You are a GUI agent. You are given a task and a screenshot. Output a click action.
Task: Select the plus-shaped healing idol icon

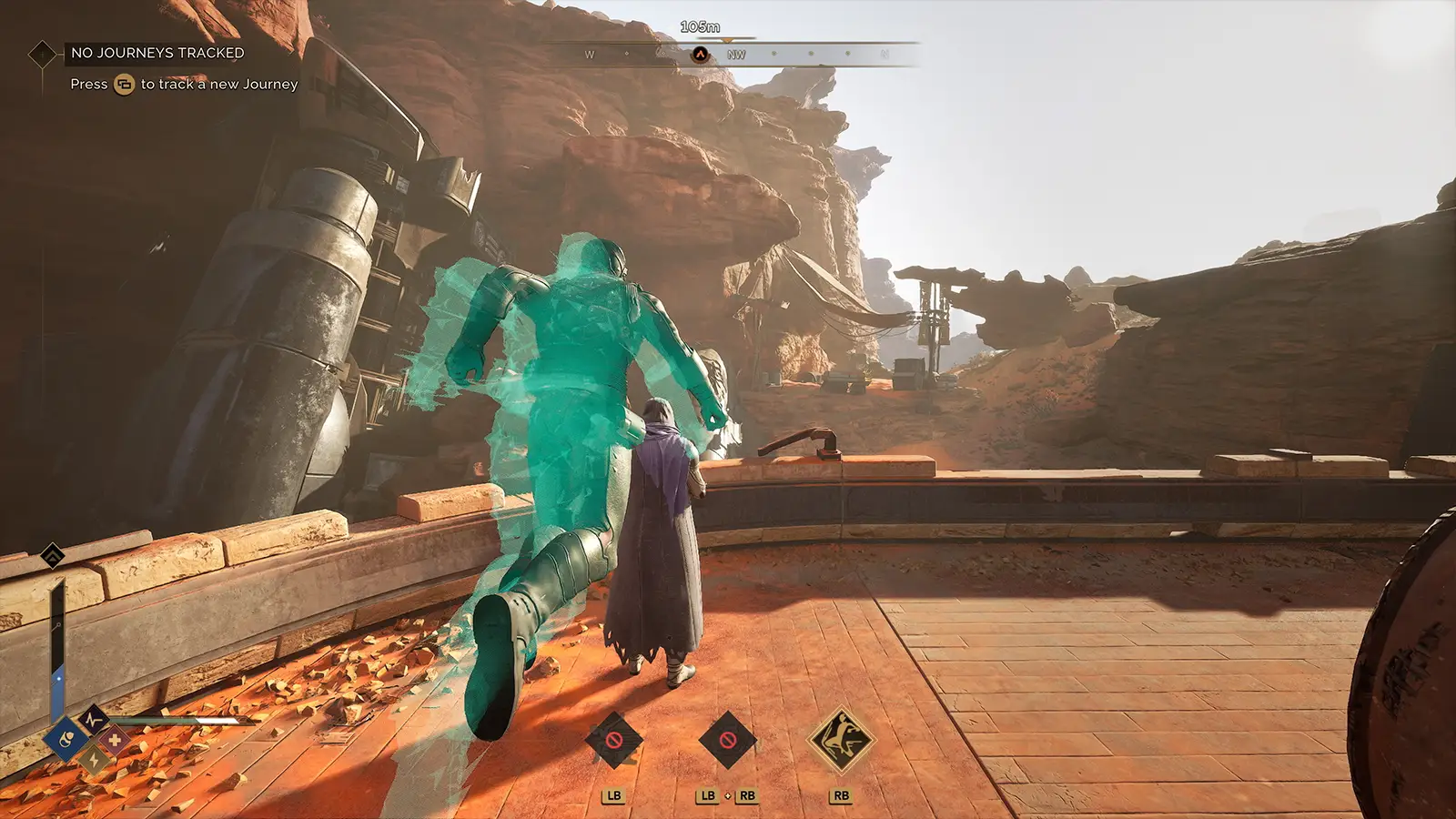113,740
